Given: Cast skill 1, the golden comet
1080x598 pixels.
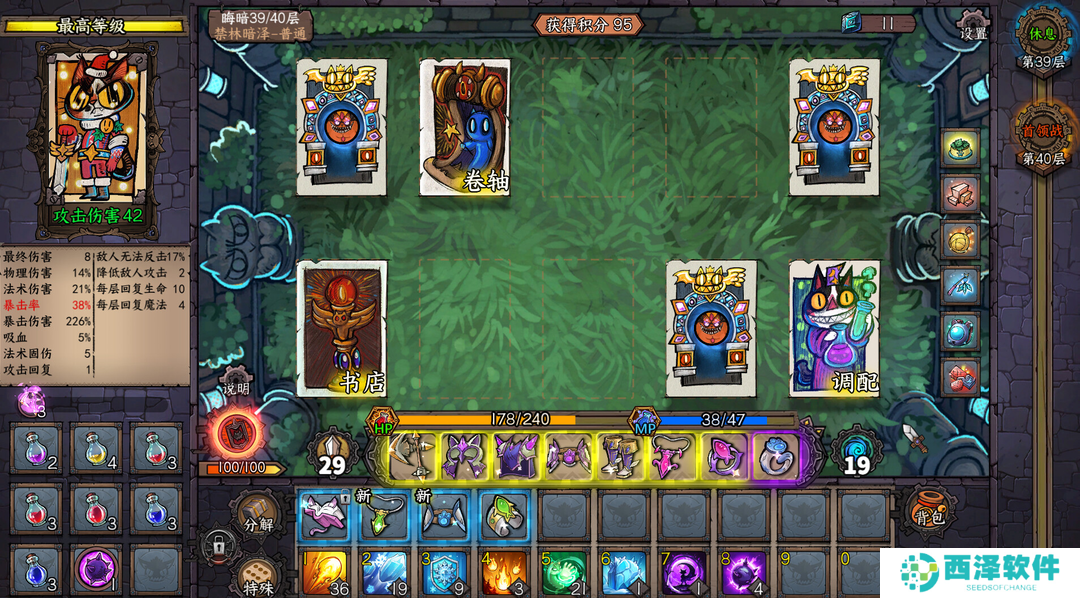Looking at the screenshot, I should (324, 573).
